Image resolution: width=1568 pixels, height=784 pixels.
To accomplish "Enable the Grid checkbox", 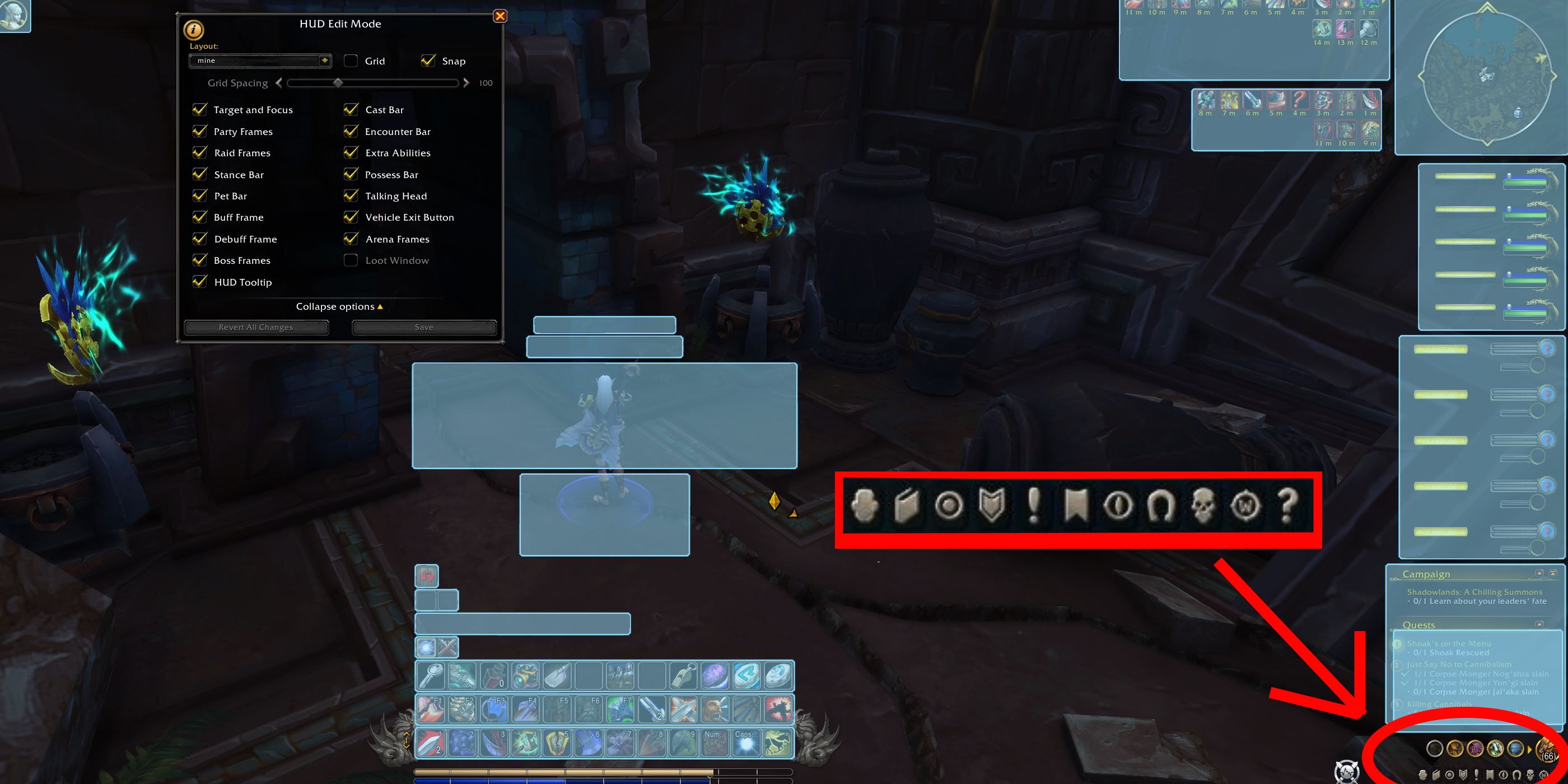I will [x=351, y=60].
